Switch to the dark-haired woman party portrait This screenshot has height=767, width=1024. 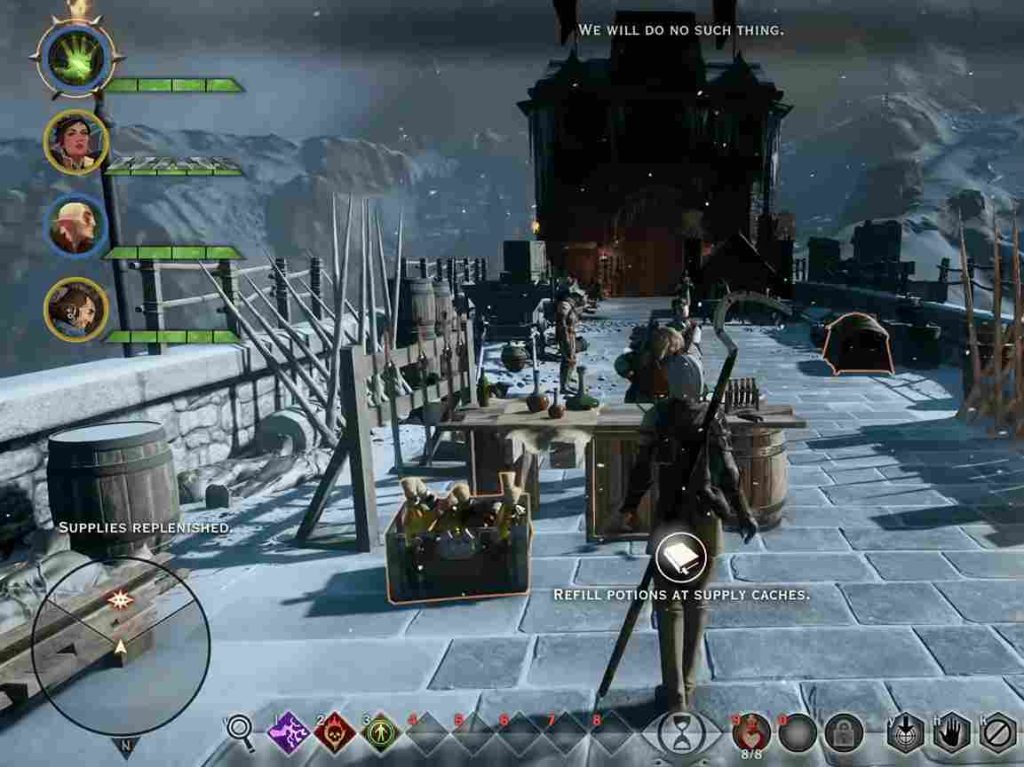pyautogui.click(x=76, y=142)
